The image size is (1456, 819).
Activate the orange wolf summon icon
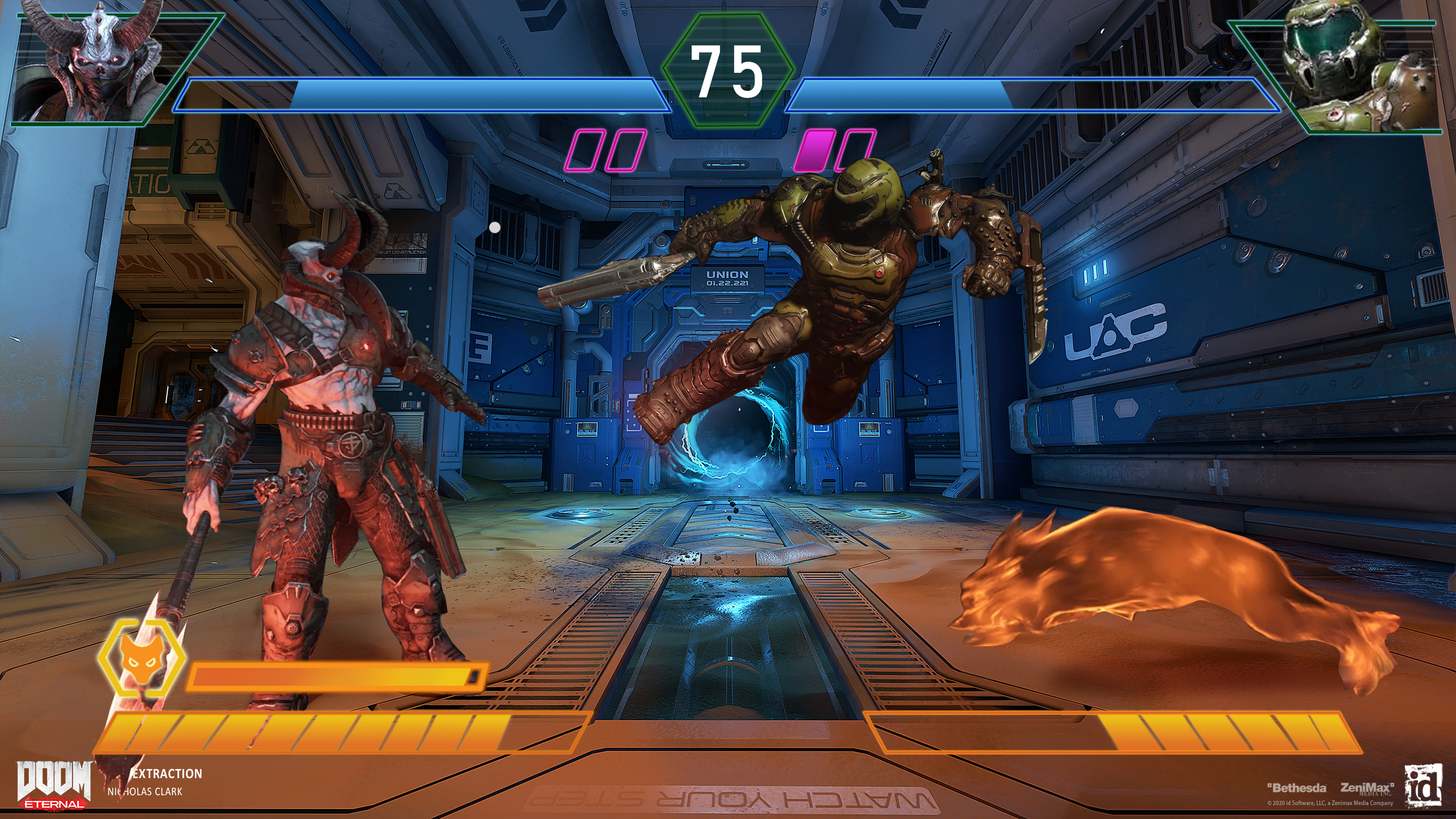(x=142, y=658)
